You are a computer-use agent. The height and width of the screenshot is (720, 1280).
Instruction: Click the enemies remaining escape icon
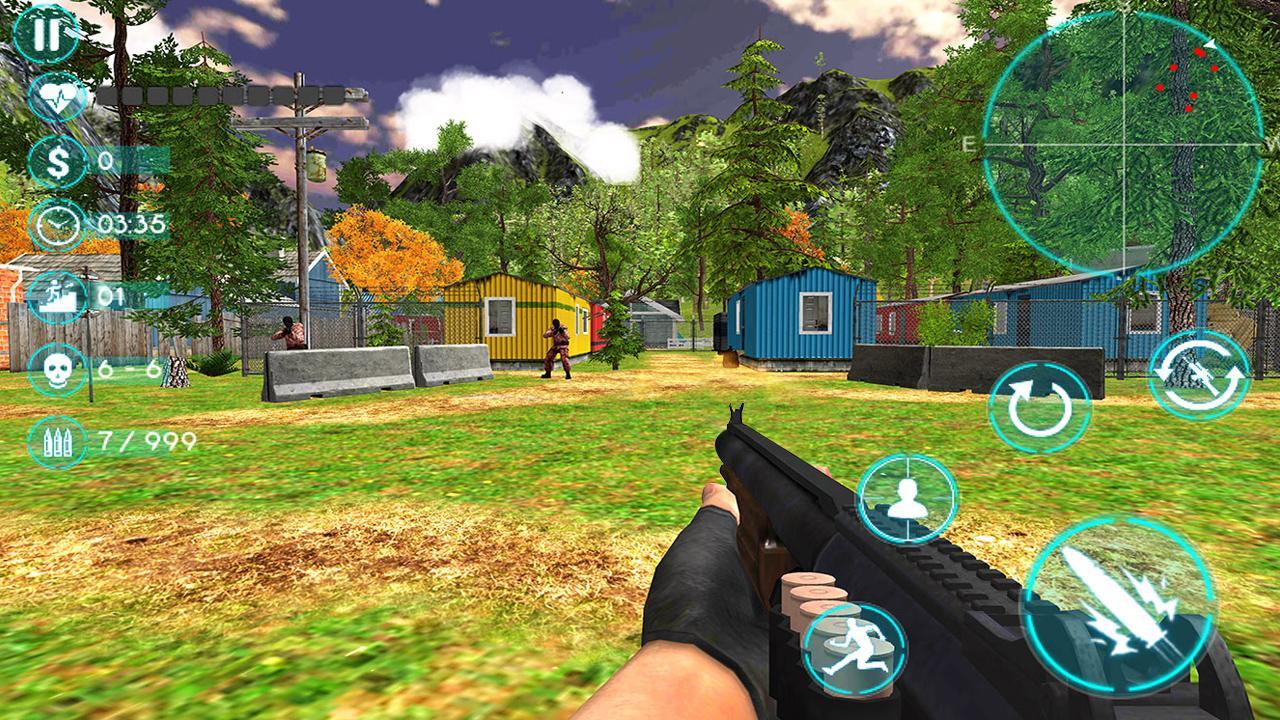point(57,295)
